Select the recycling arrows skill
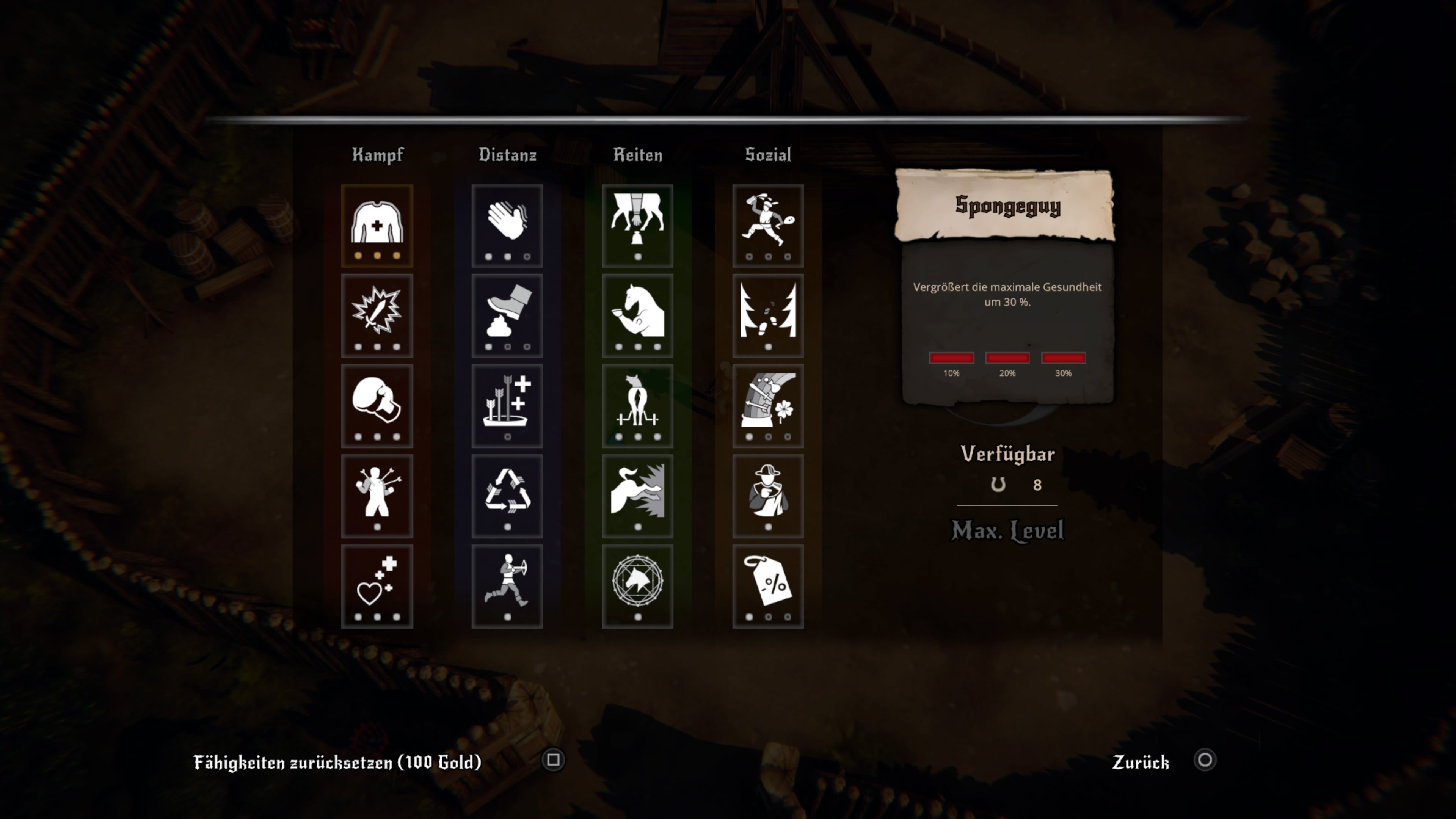Image resolution: width=1456 pixels, height=819 pixels. (x=507, y=495)
